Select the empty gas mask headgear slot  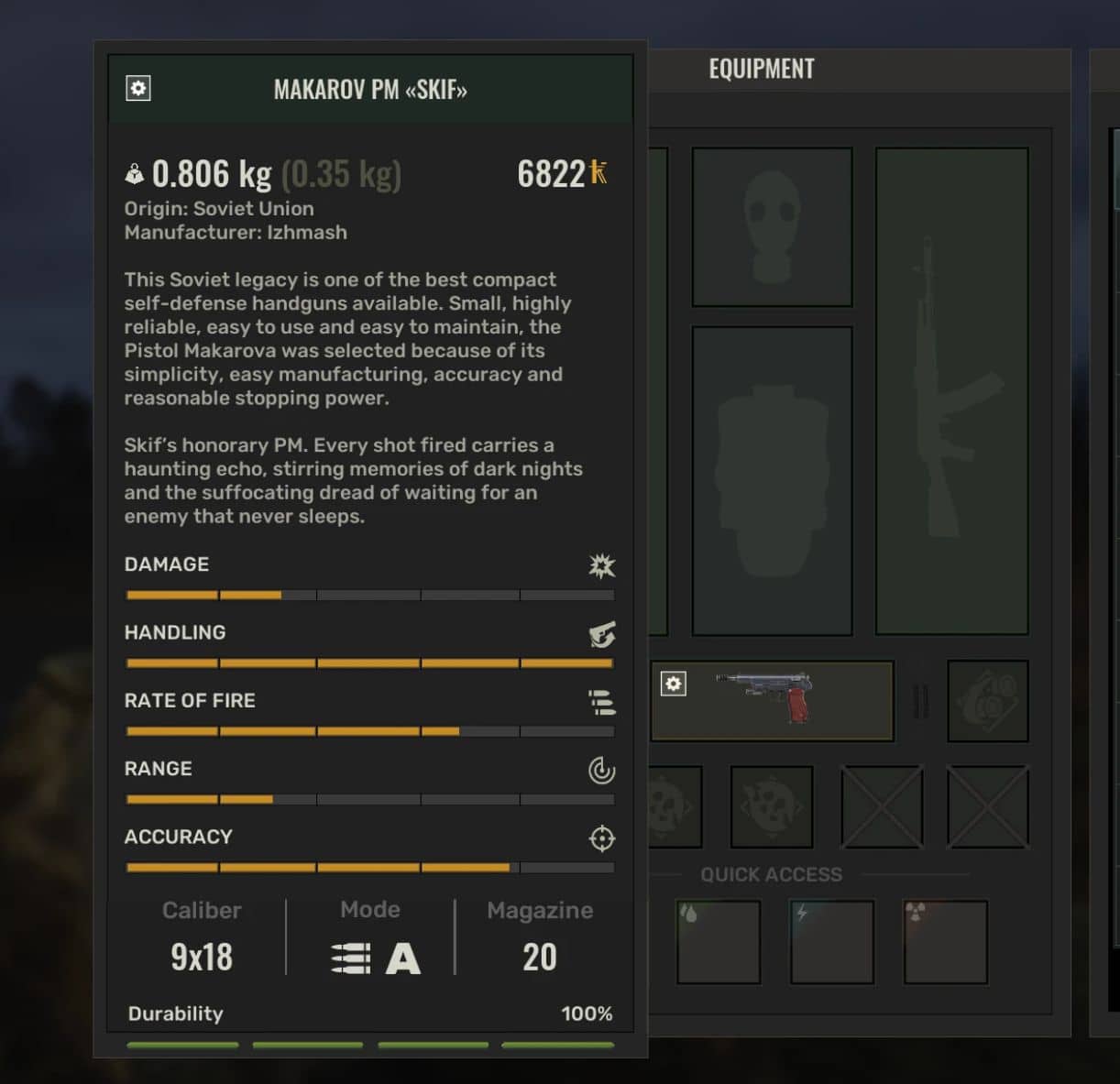[772, 227]
